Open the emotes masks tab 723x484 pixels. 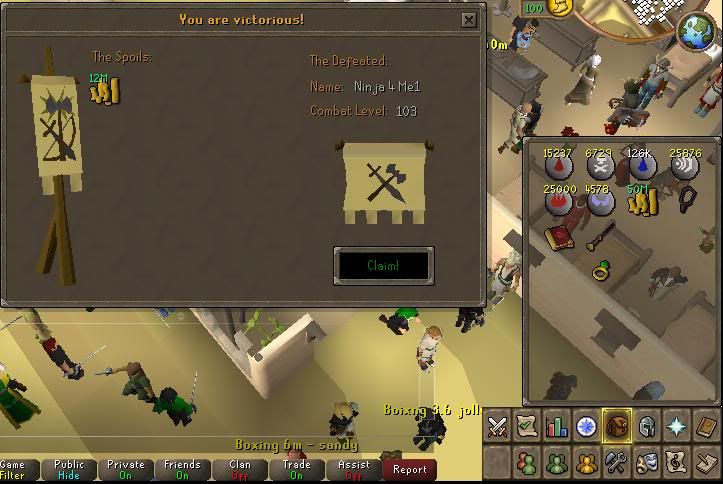[646, 462]
